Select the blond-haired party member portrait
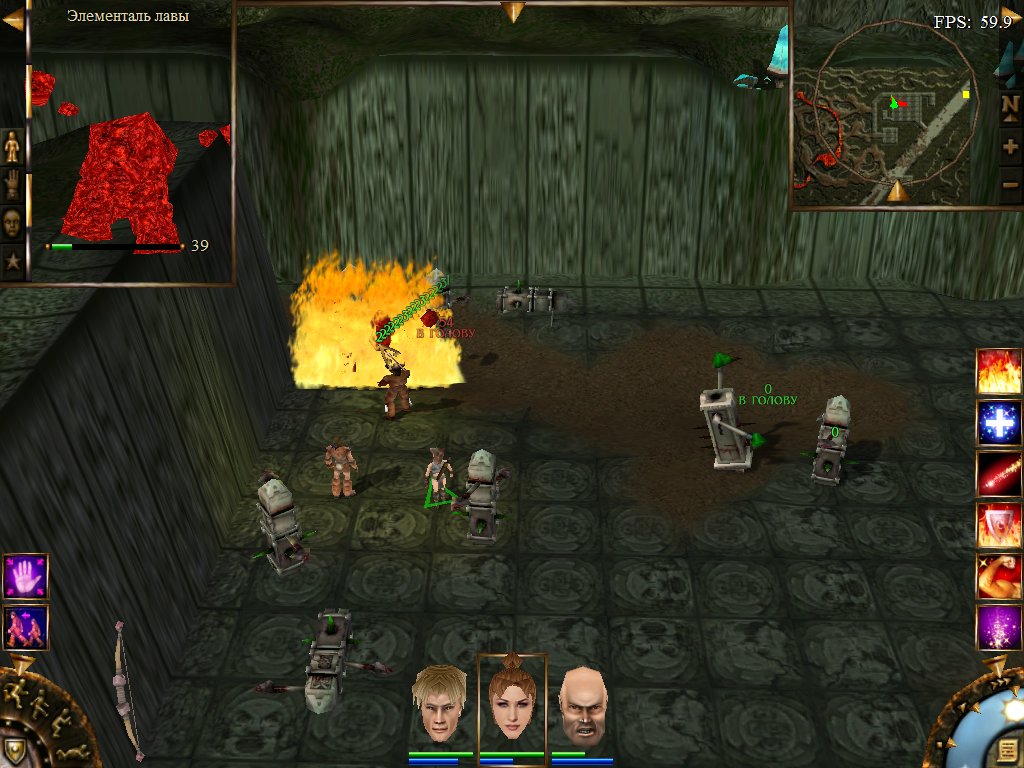Image resolution: width=1024 pixels, height=768 pixels. [442, 704]
